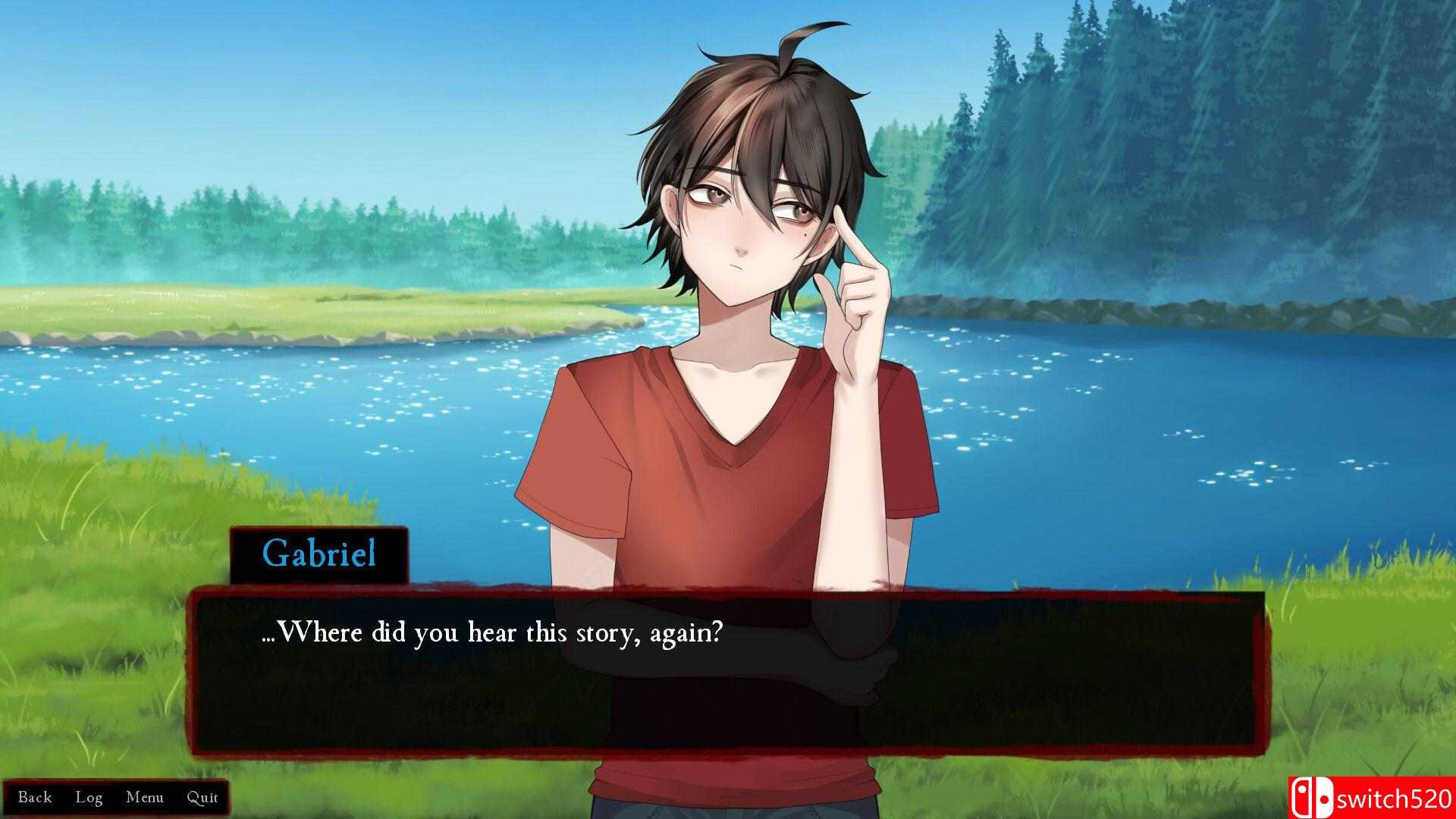The image size is (1456, 819).
Task: Open the dialogue Log
Action: coord(89,797)
